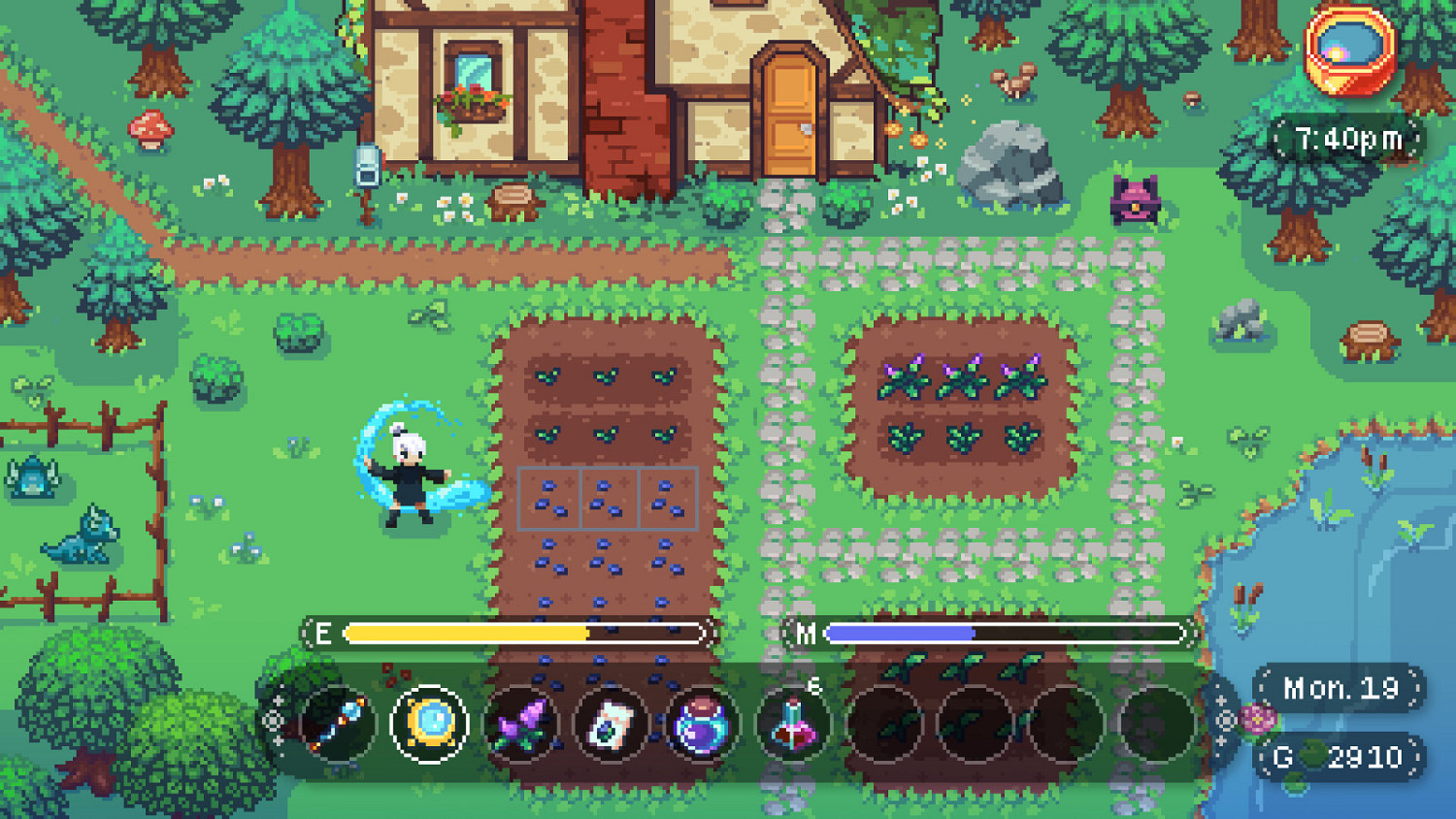Select the seed packet hotbar slot
1456x819 pixels.
tap(608, 723)
